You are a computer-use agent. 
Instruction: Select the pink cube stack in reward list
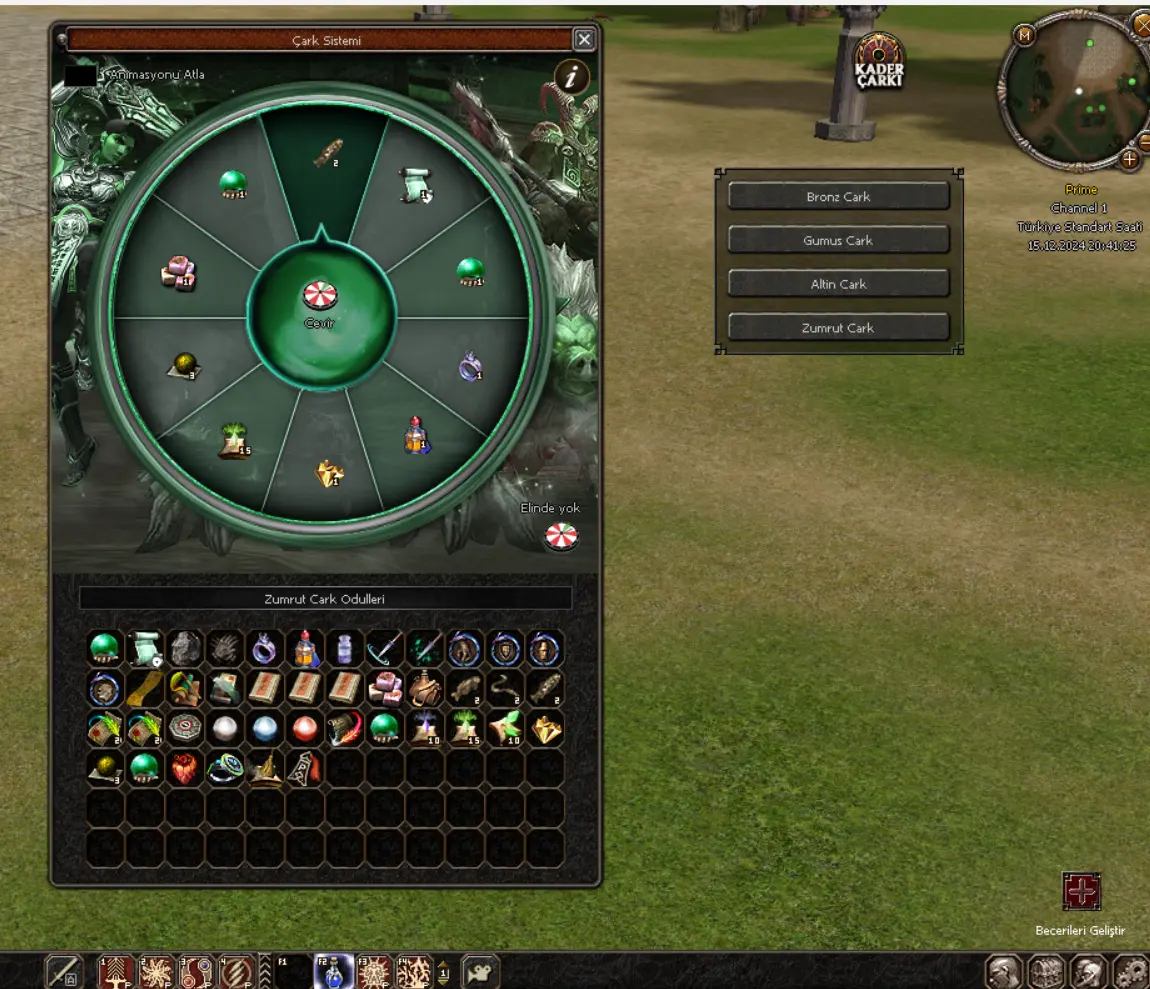point(384,689)
